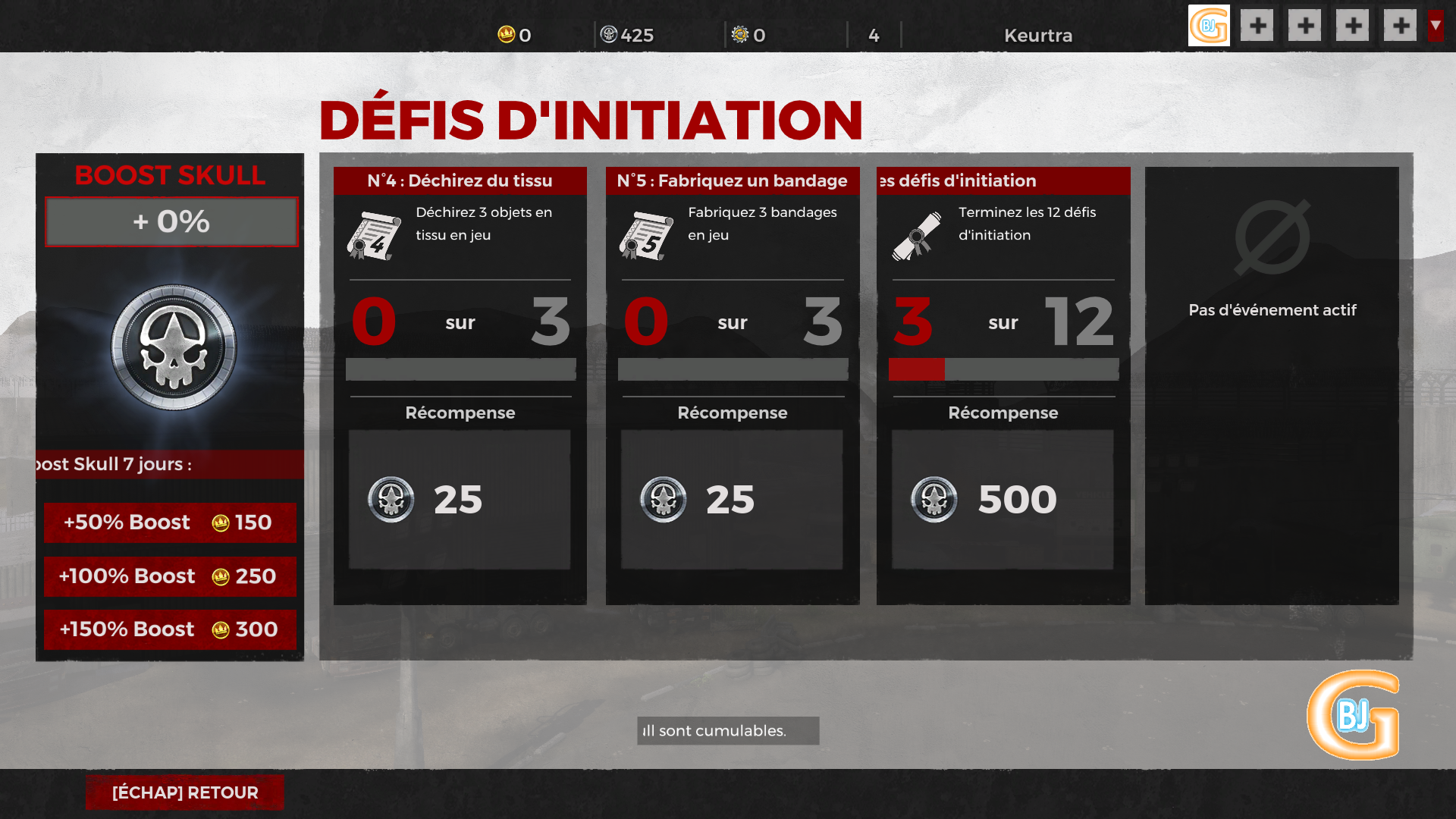Click the skull reward icon under challenge N°5
Image resolution: width=1456 pixels, height=819 pixels.
click(663, 499)
